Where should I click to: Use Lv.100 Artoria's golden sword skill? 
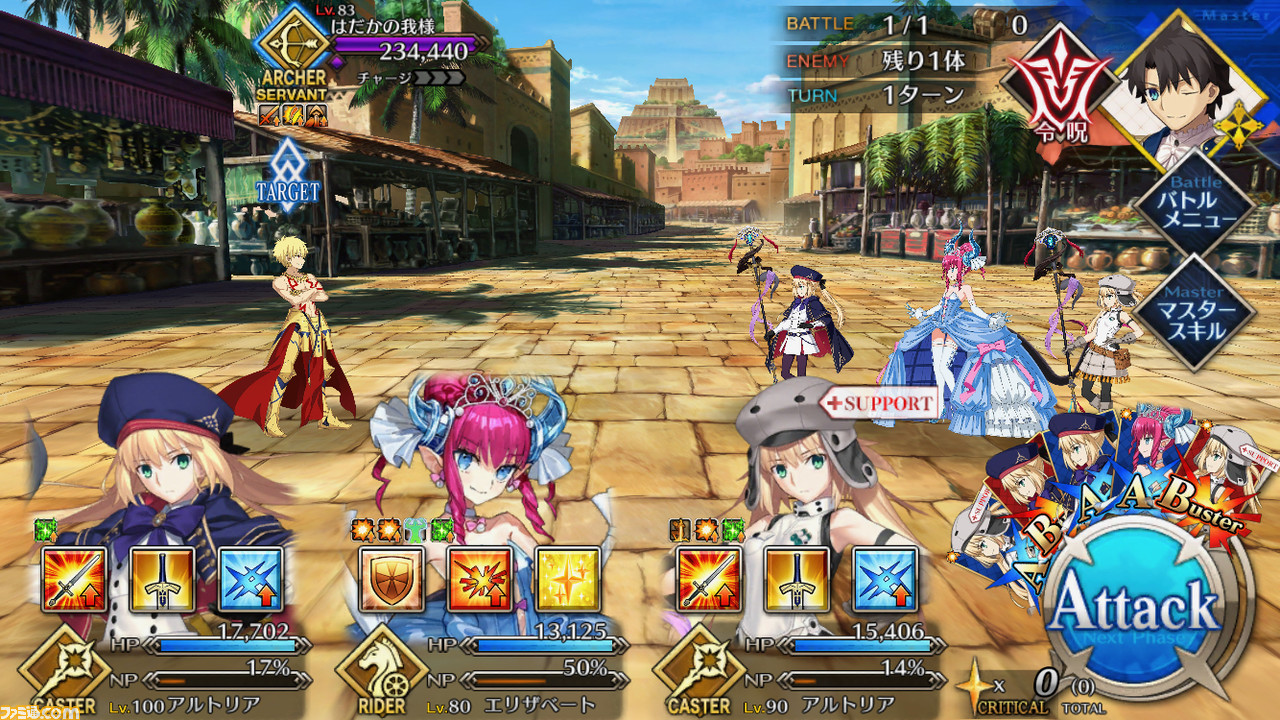(x=162, y=579)
